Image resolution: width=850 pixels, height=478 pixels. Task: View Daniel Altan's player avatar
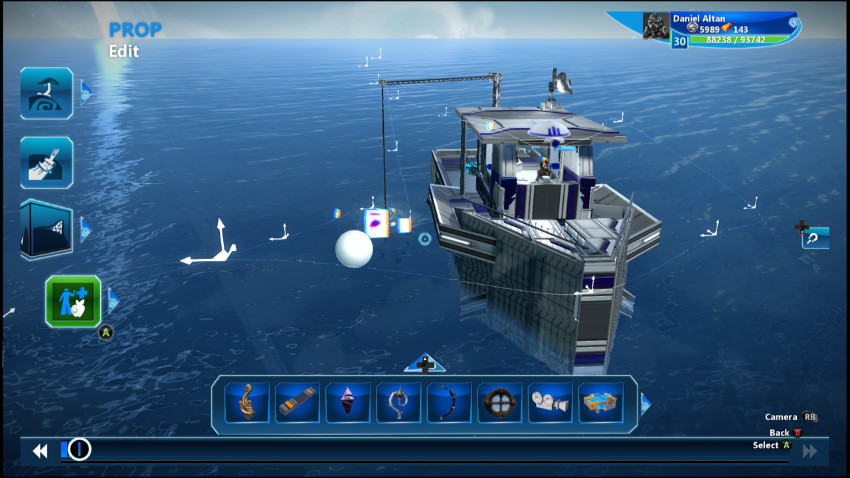(x=656, y=25)
